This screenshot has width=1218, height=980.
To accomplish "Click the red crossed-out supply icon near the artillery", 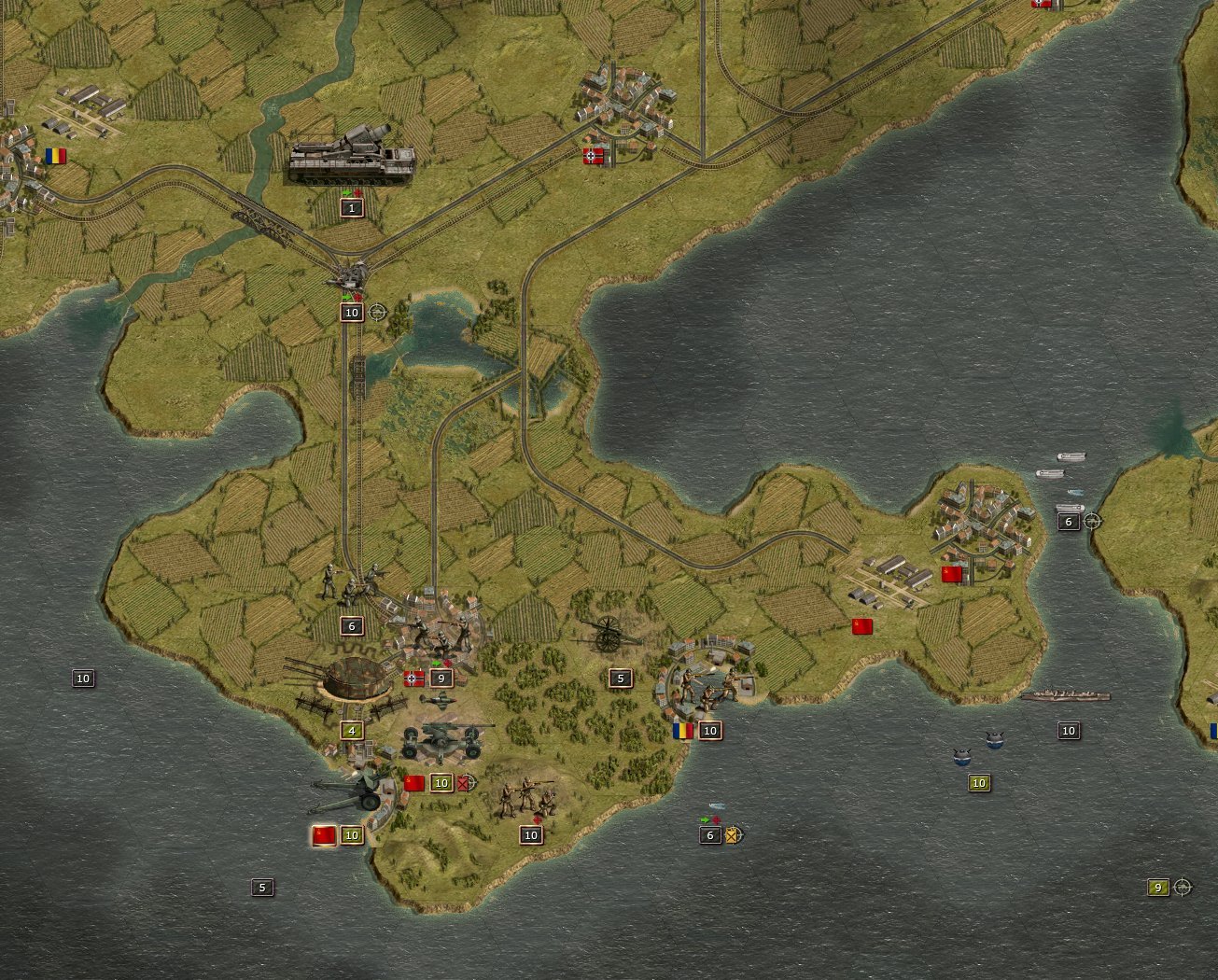I will click(x=464, y=782).
